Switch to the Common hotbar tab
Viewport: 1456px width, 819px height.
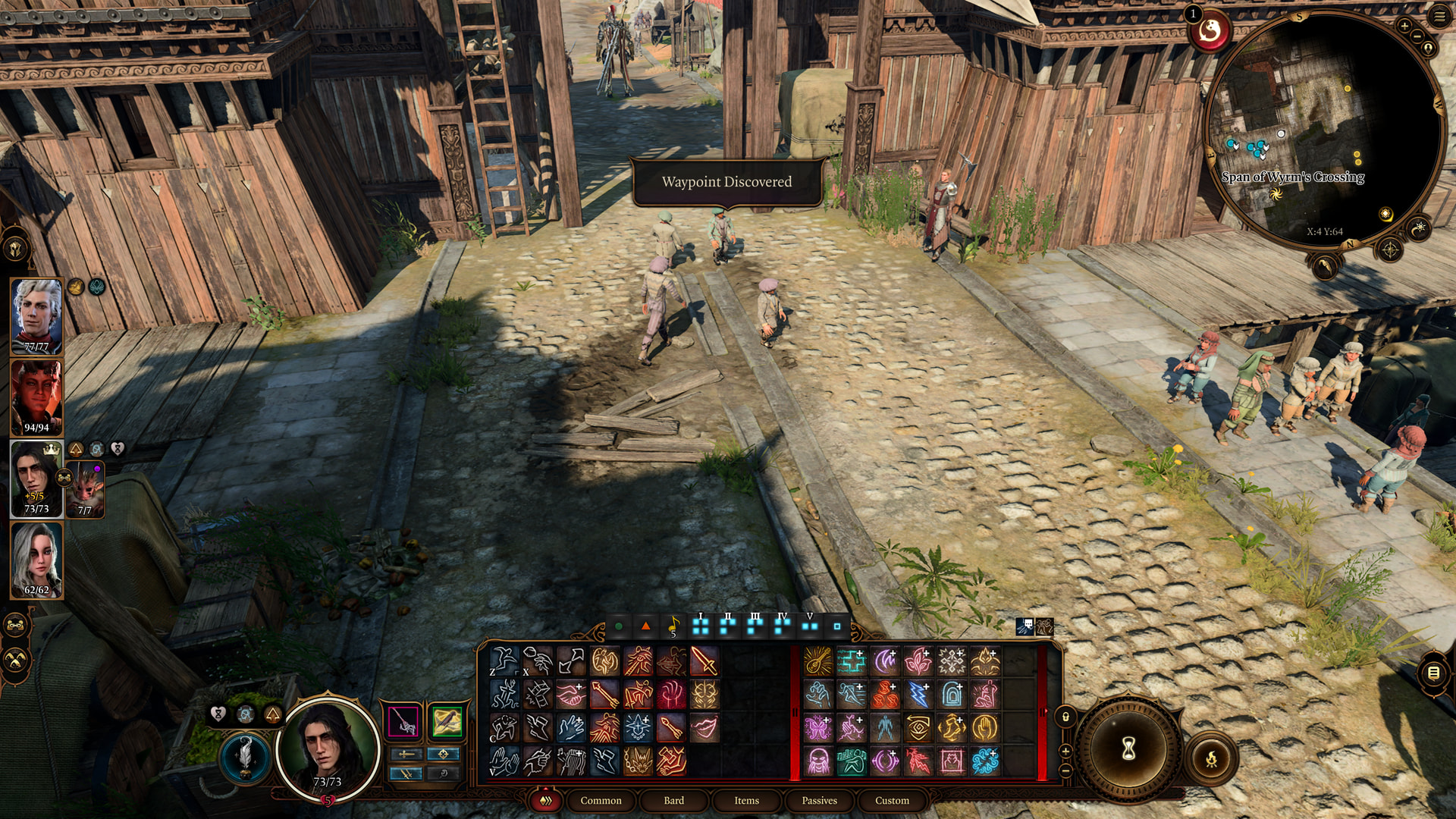click(601, 800)
